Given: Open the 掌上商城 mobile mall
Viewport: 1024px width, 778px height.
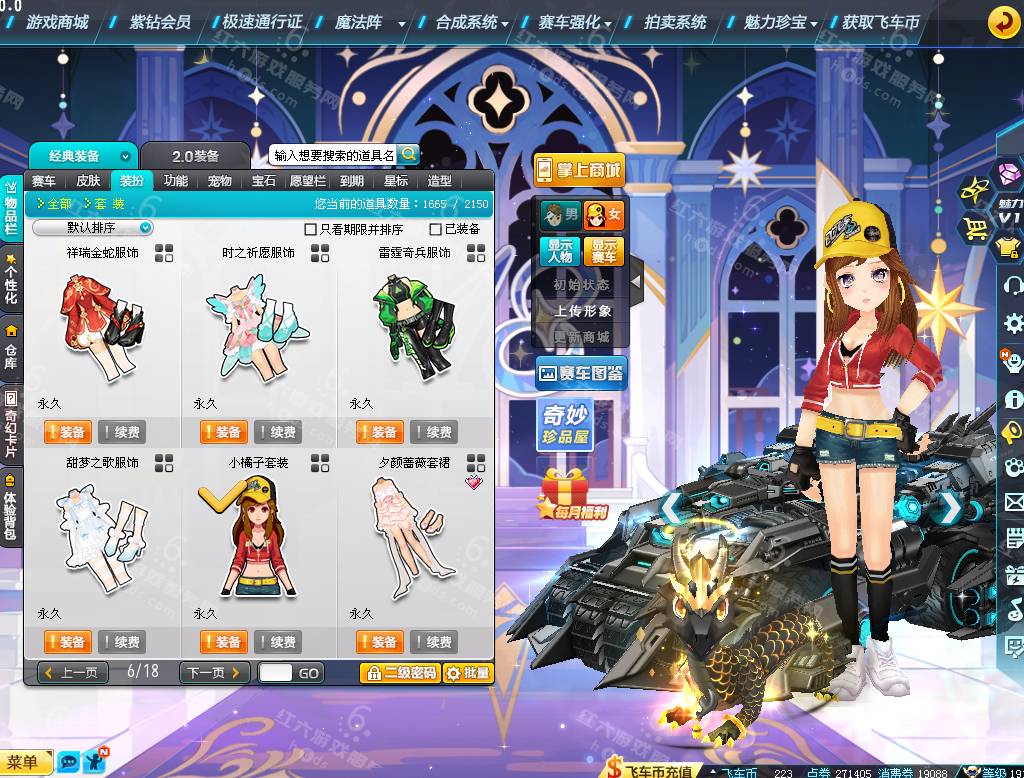Looking at the screenshot, I should 578,170.
